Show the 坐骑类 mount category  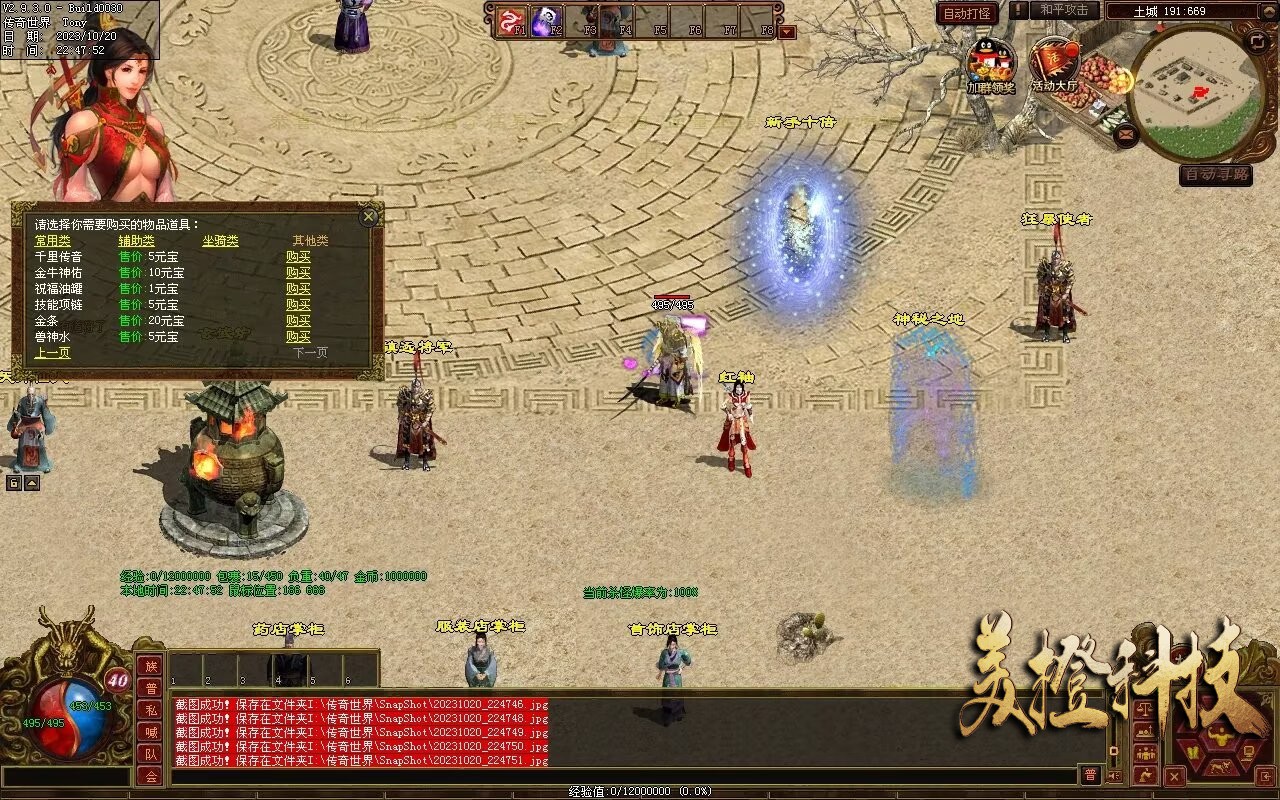[220, 241]
